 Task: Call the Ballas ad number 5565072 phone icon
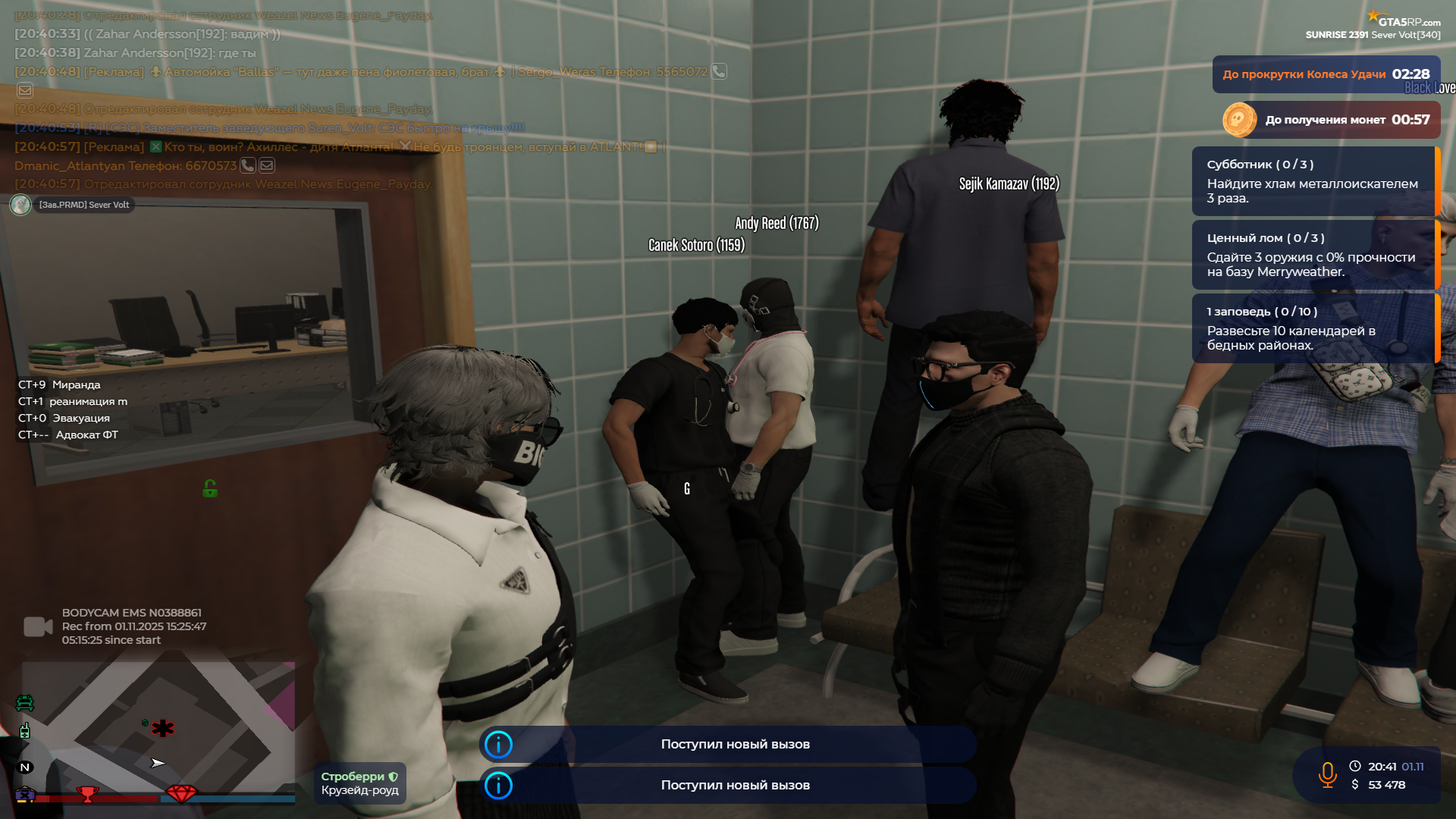[x=719, y=71]
